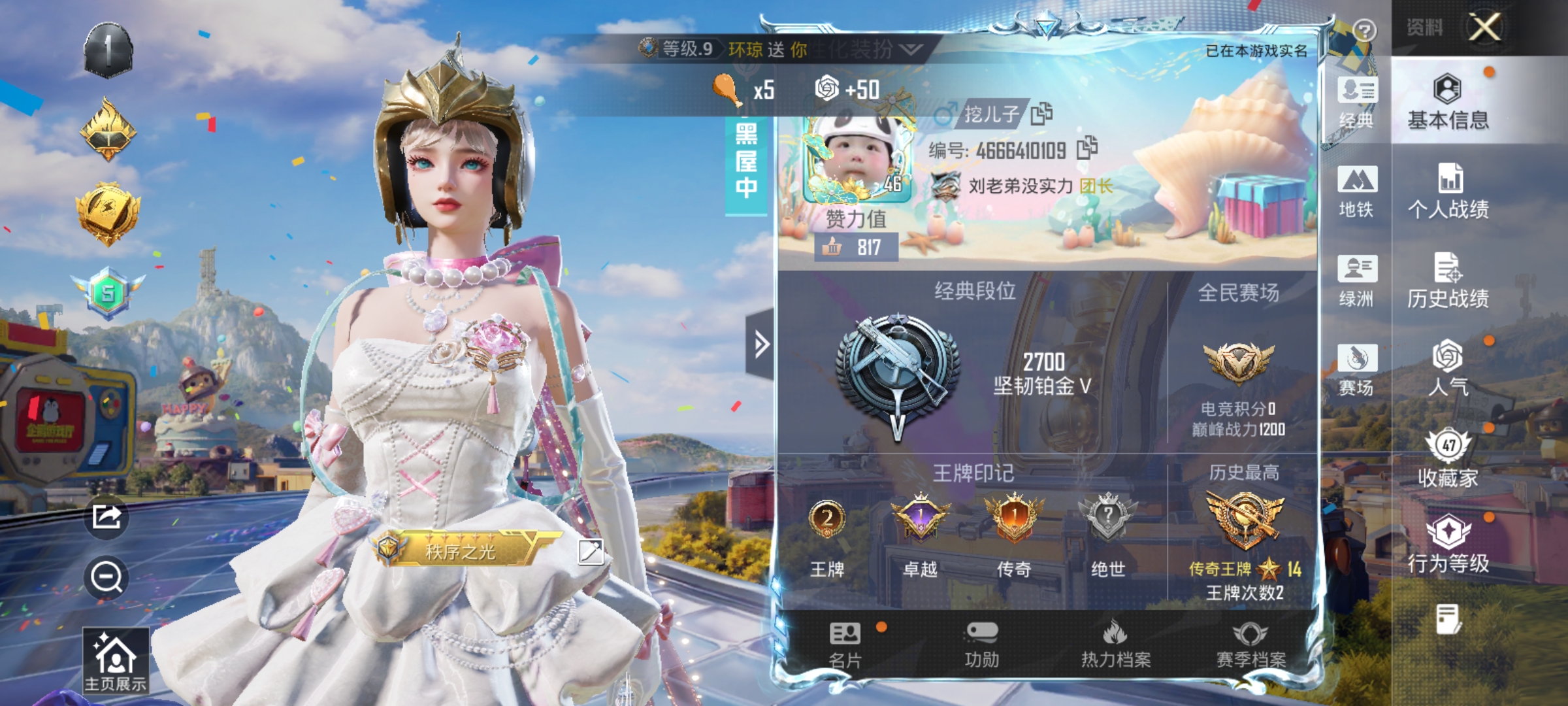The width and height of the screenshot is (1568, 706).
Task: Switch to the 个人战绩 personal stats tab
Action: pos(1448,191)
